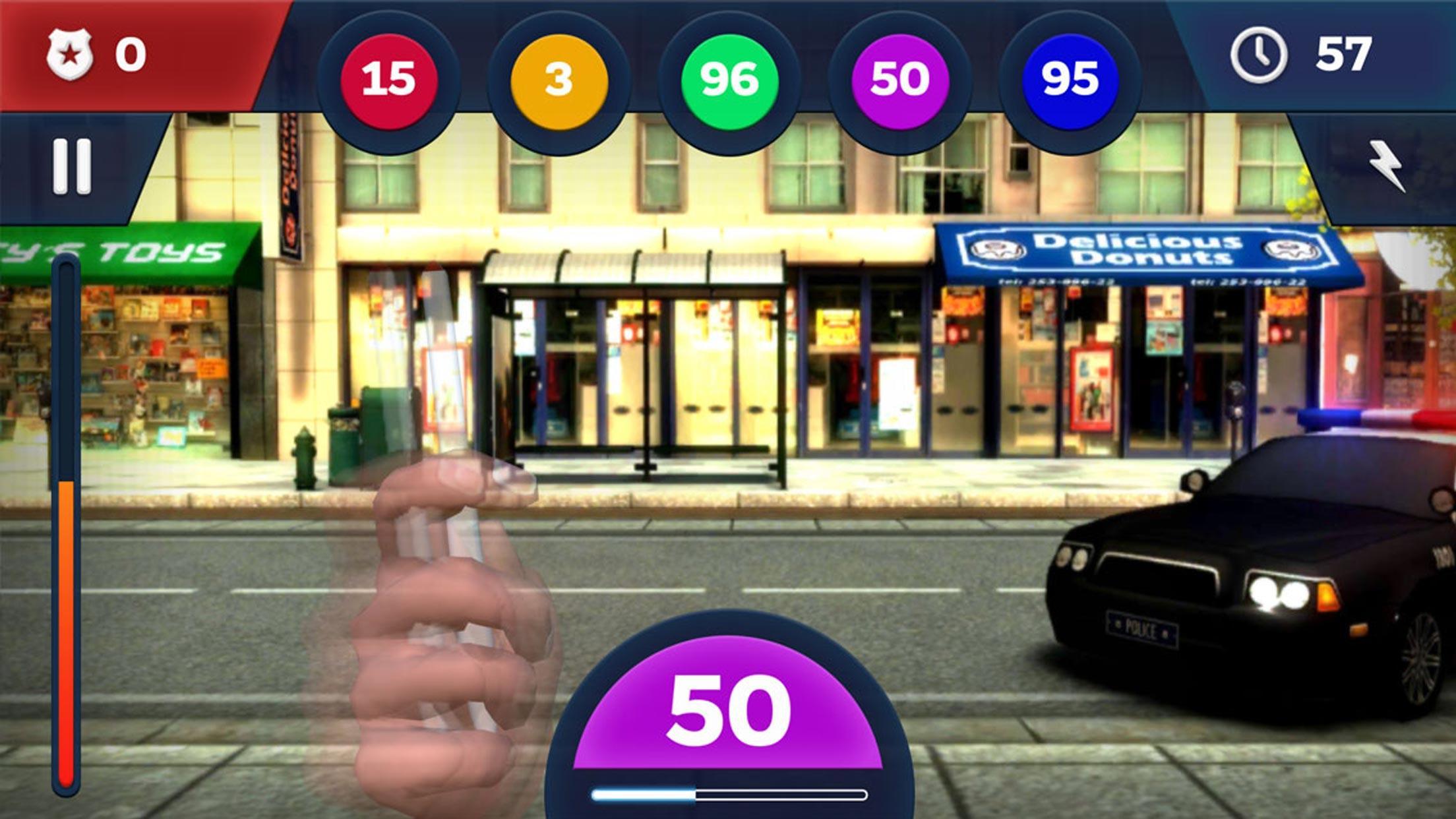Select the blue 95 ball

click(1070, 80)
